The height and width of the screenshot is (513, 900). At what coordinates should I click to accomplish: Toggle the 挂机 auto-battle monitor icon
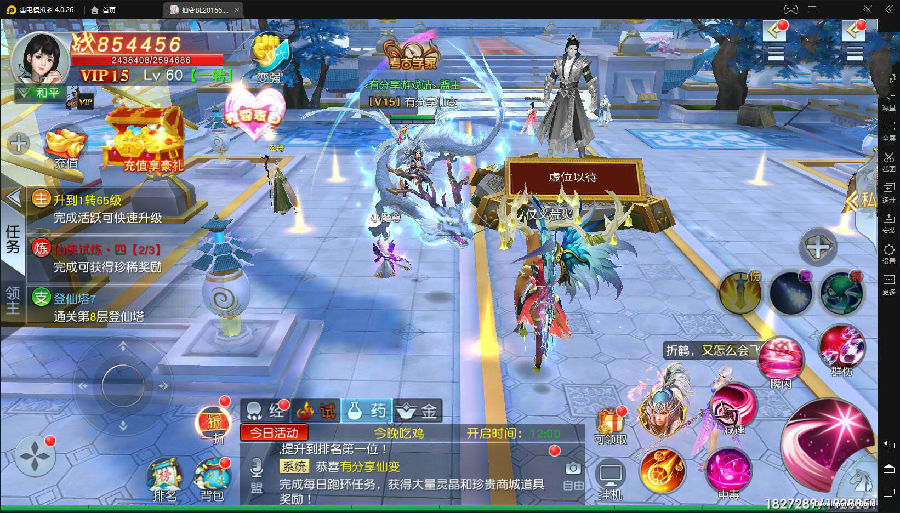click(x=610, y=477)
